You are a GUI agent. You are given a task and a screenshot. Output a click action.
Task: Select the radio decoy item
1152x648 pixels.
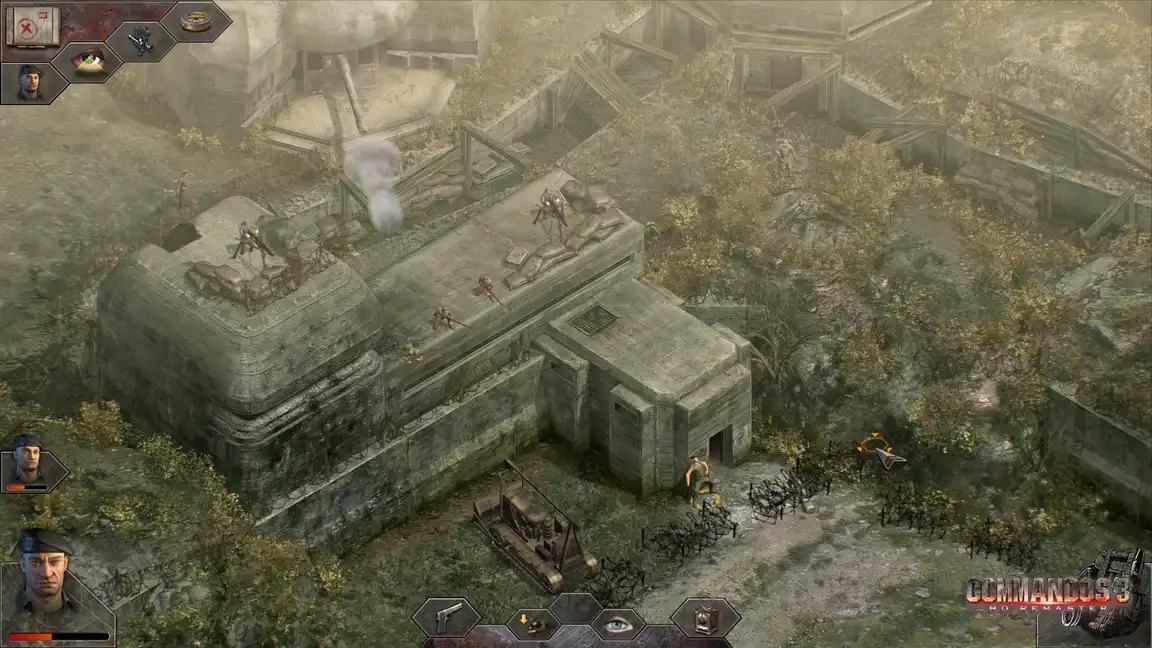[x=705, y=617]
